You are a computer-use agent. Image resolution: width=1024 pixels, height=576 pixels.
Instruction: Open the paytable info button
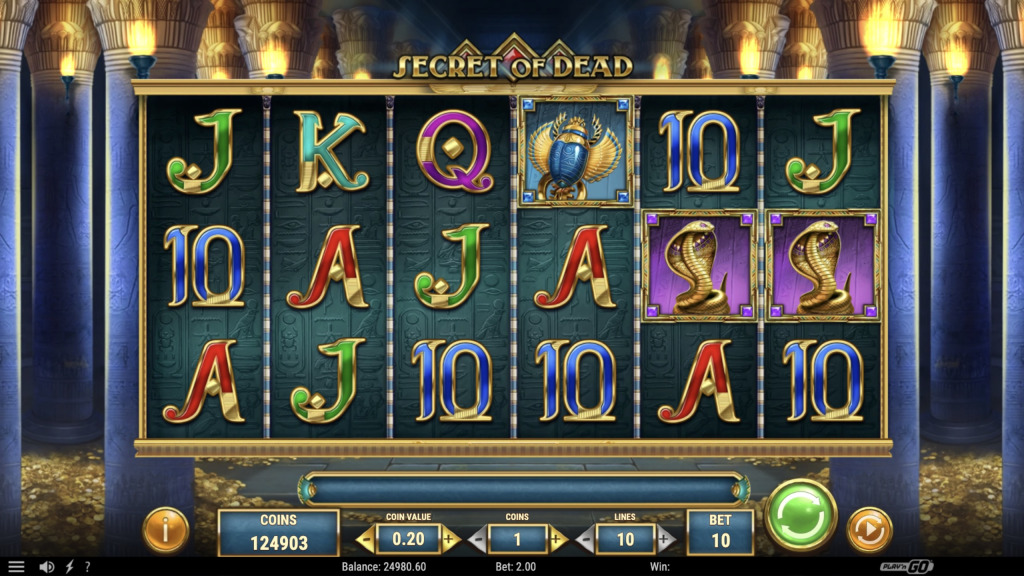(165, 529)
